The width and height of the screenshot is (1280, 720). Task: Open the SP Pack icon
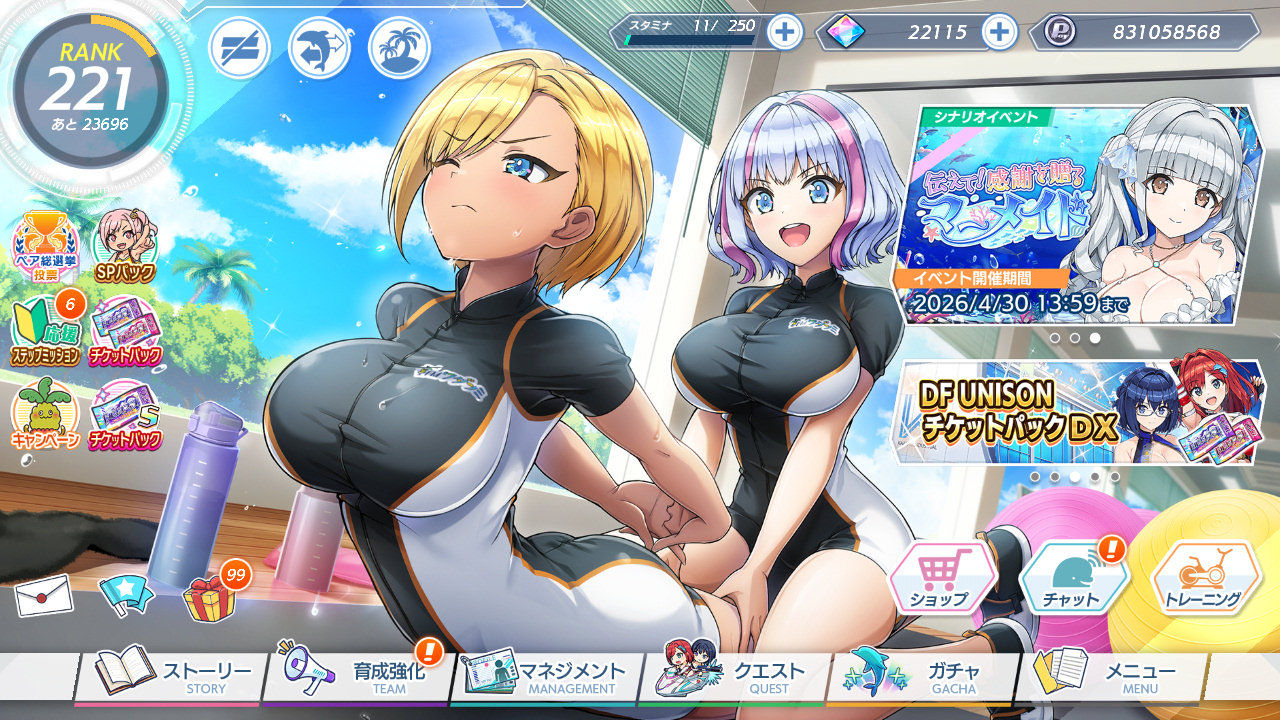coord(125,246)
